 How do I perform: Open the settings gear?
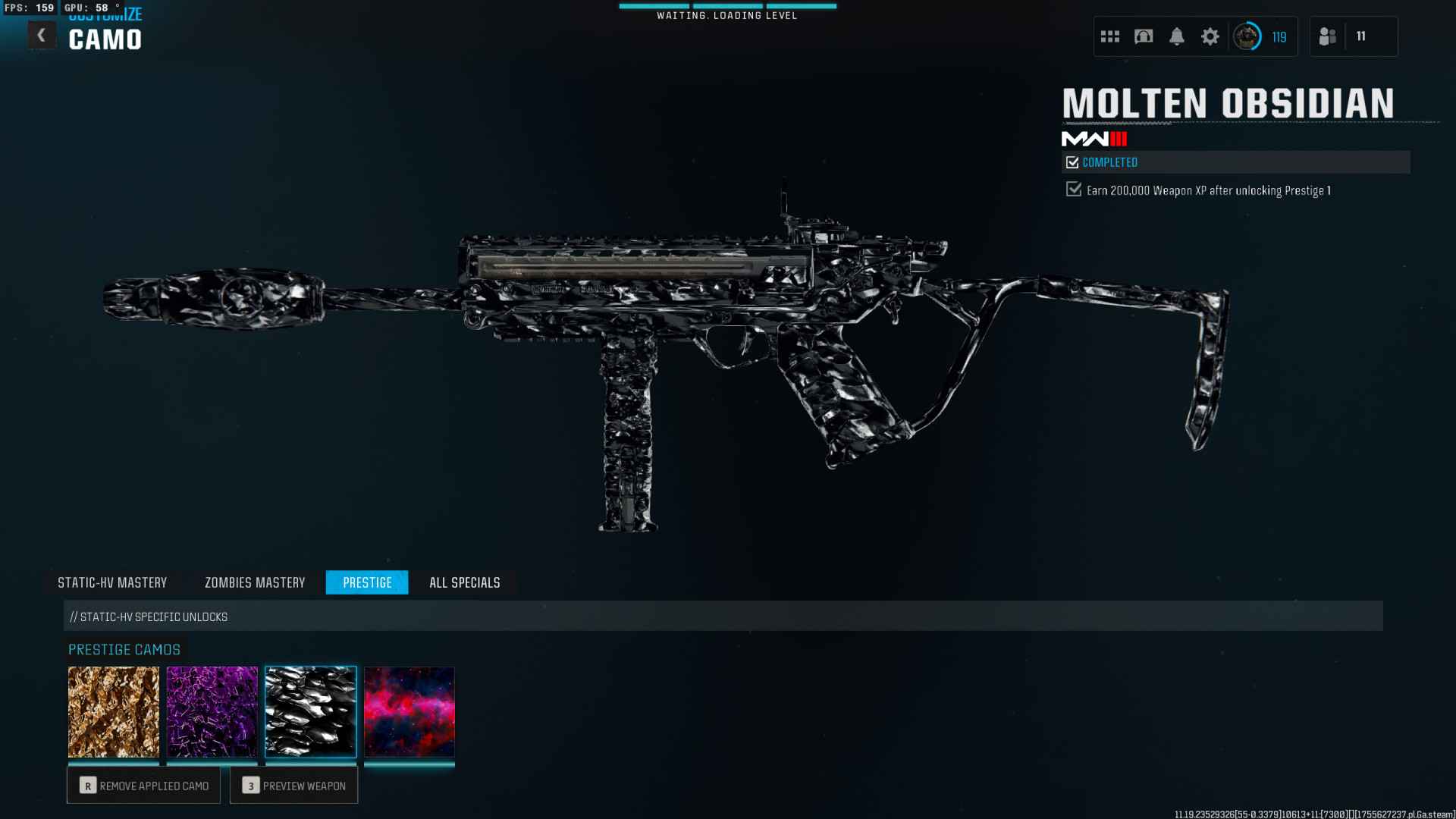tap(1210, 36)
